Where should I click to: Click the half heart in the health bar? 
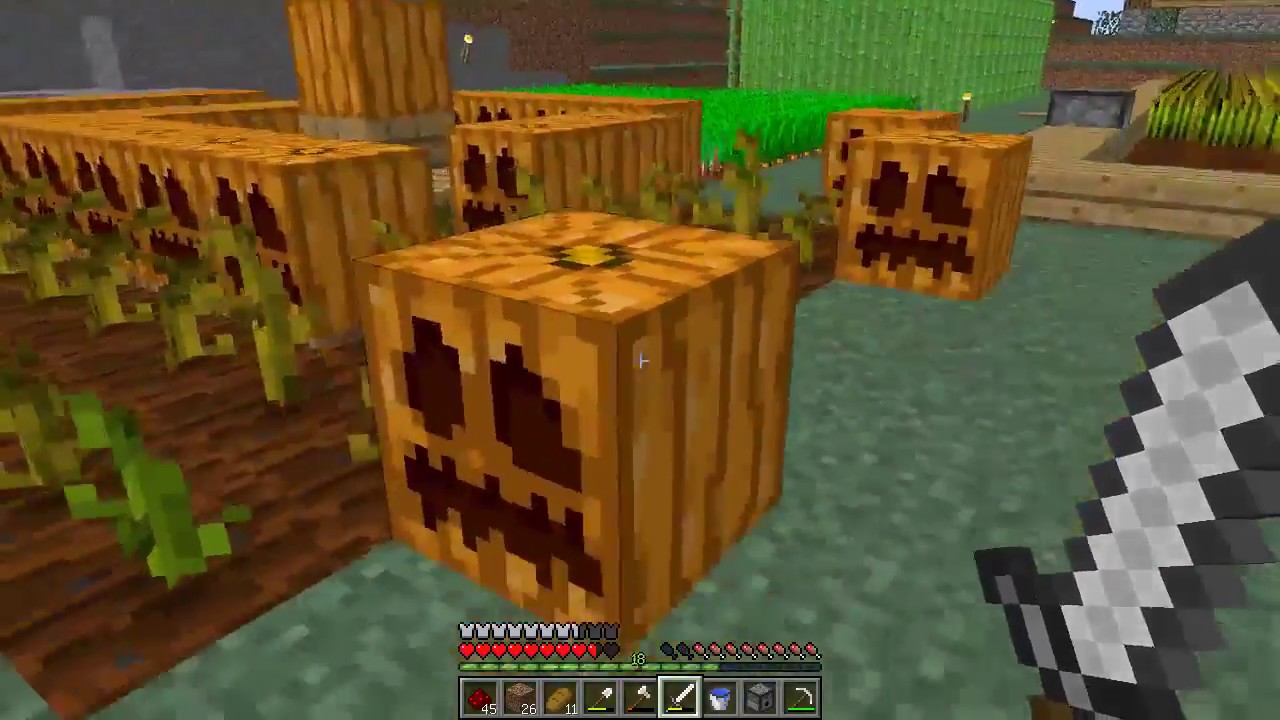pos(597,650)
